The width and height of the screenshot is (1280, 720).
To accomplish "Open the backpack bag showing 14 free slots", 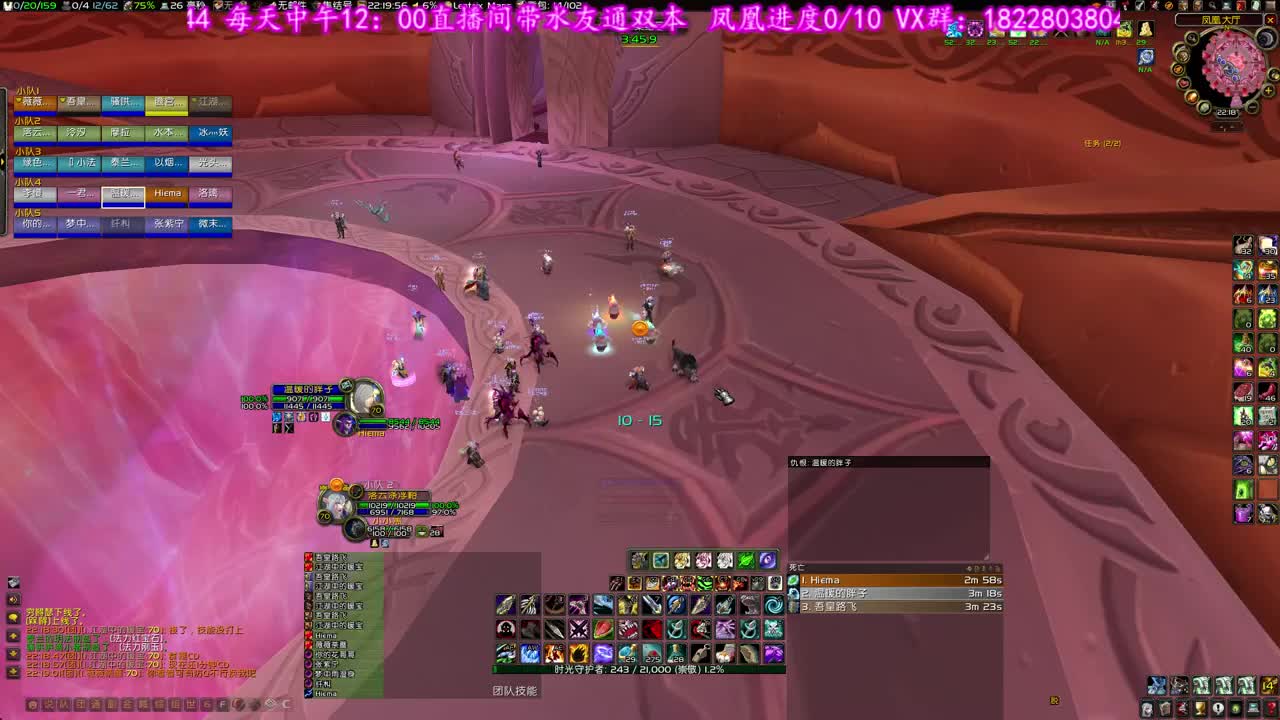I will click(x=1268, y=685).
